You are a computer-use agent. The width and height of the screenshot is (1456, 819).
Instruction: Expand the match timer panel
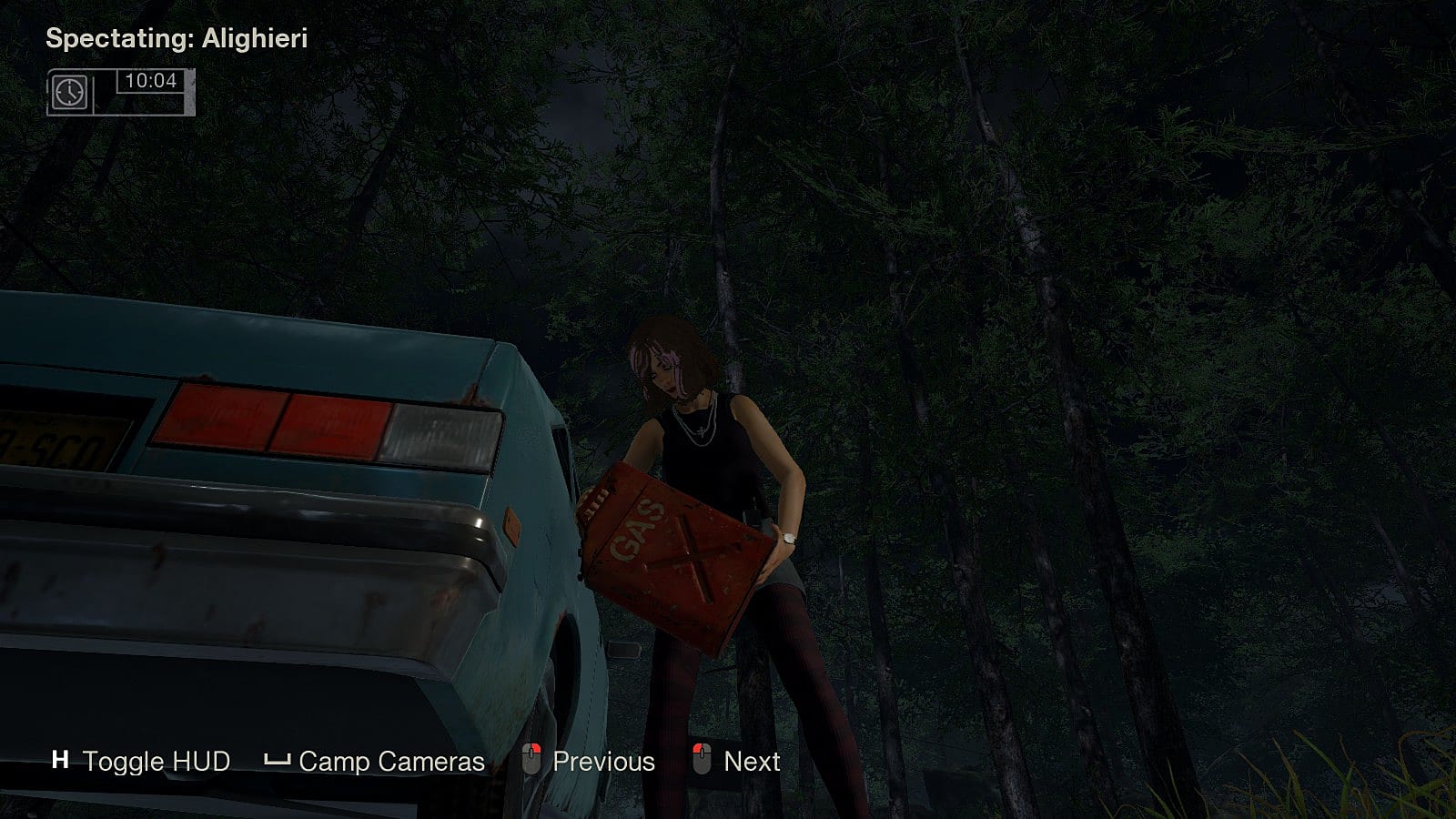coord(123,92)
